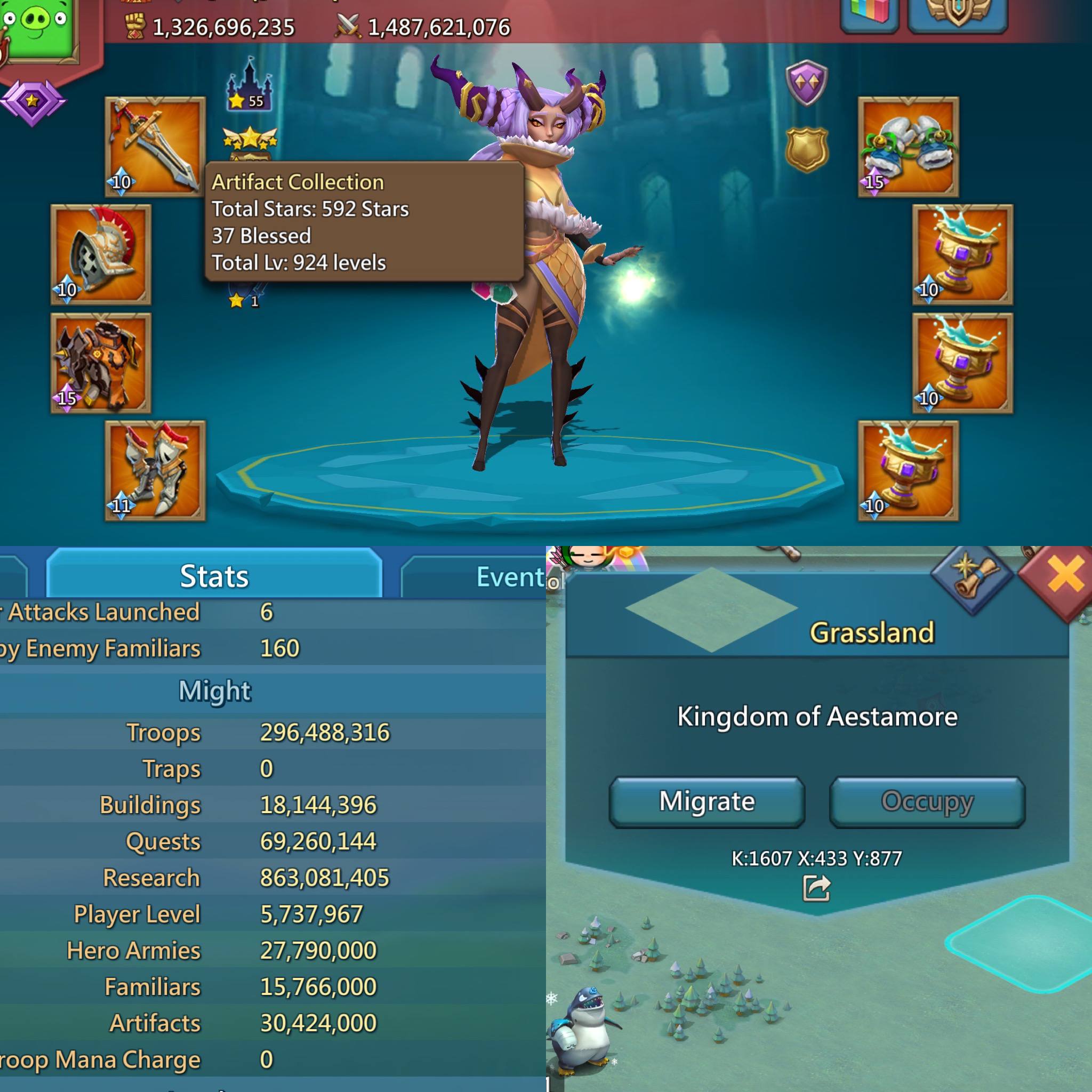Select the sword equipment slot
The height and width of the screenshot is (1092, 1092).
[155, 147]
